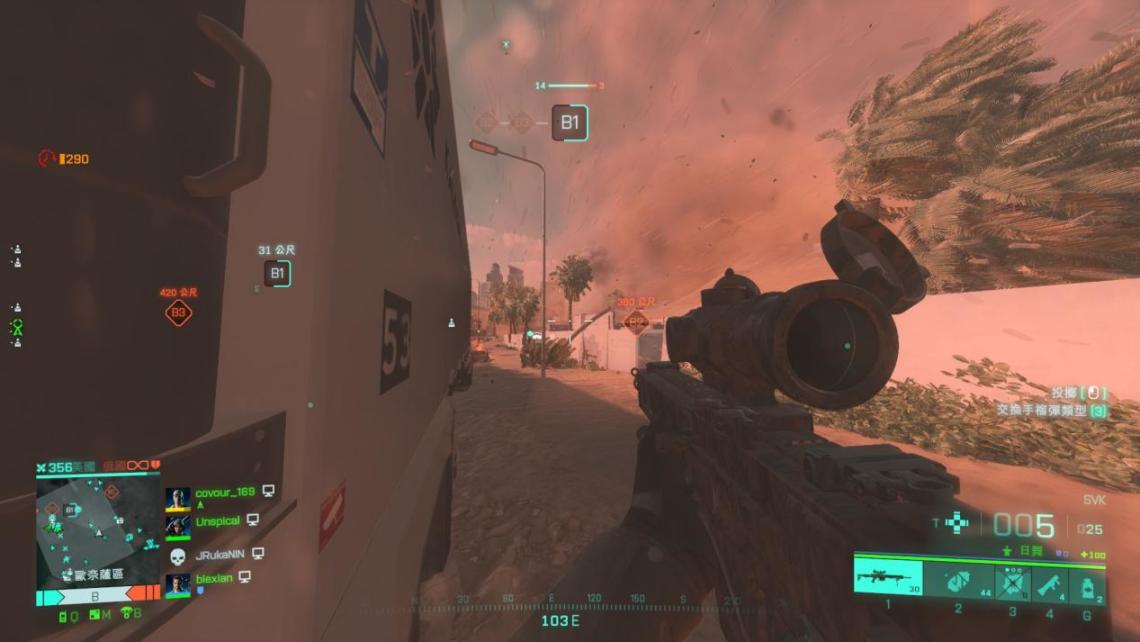Select squad member Unspical
This screenshot has width=1140, height=642.
point(219,520)
